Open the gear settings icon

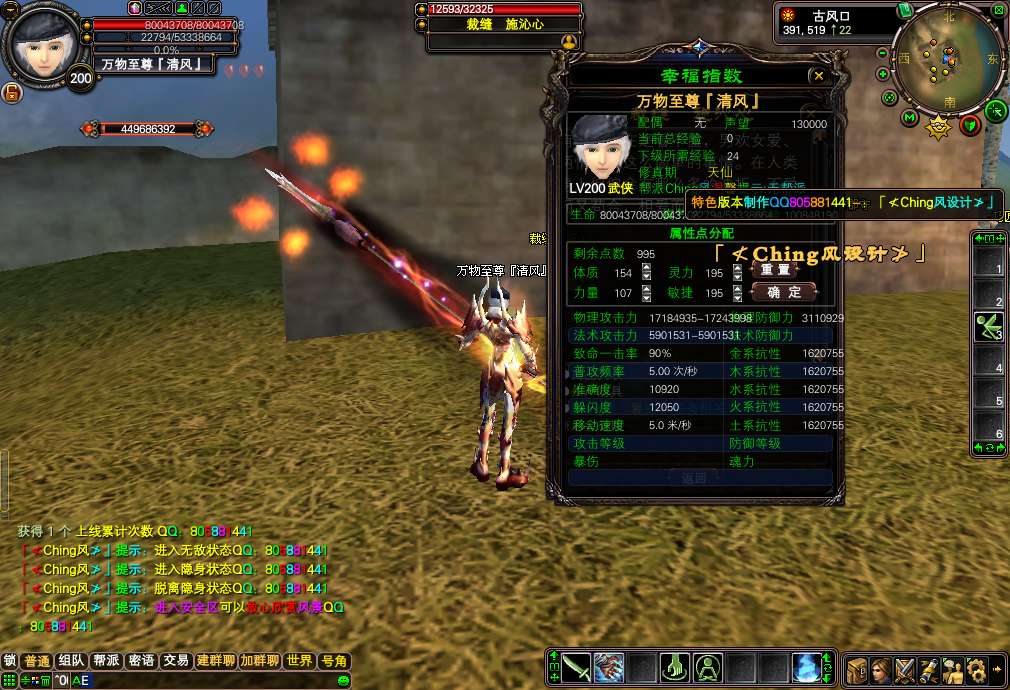(976, 669)
